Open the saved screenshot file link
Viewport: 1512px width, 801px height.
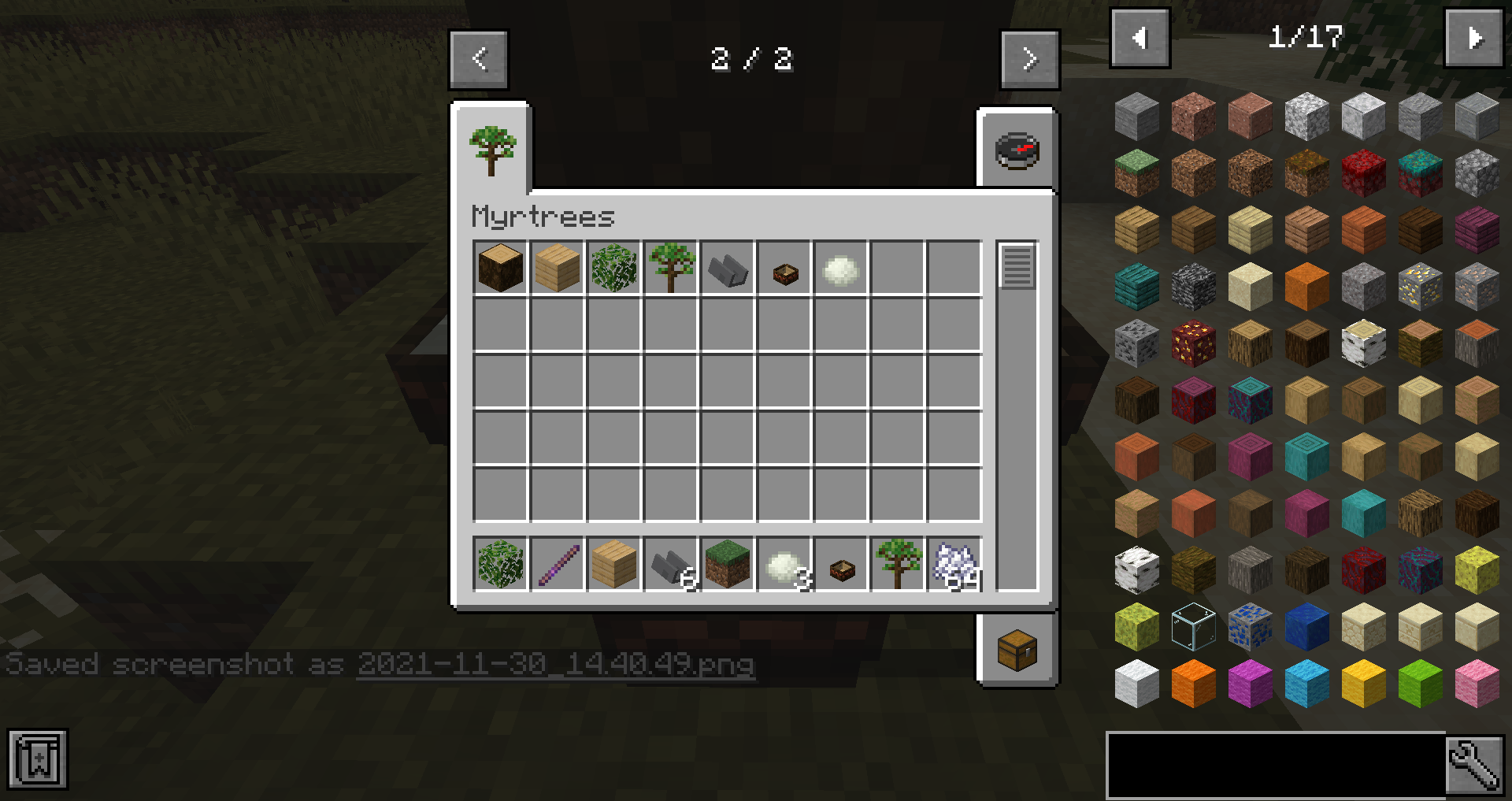pos(555,664)
